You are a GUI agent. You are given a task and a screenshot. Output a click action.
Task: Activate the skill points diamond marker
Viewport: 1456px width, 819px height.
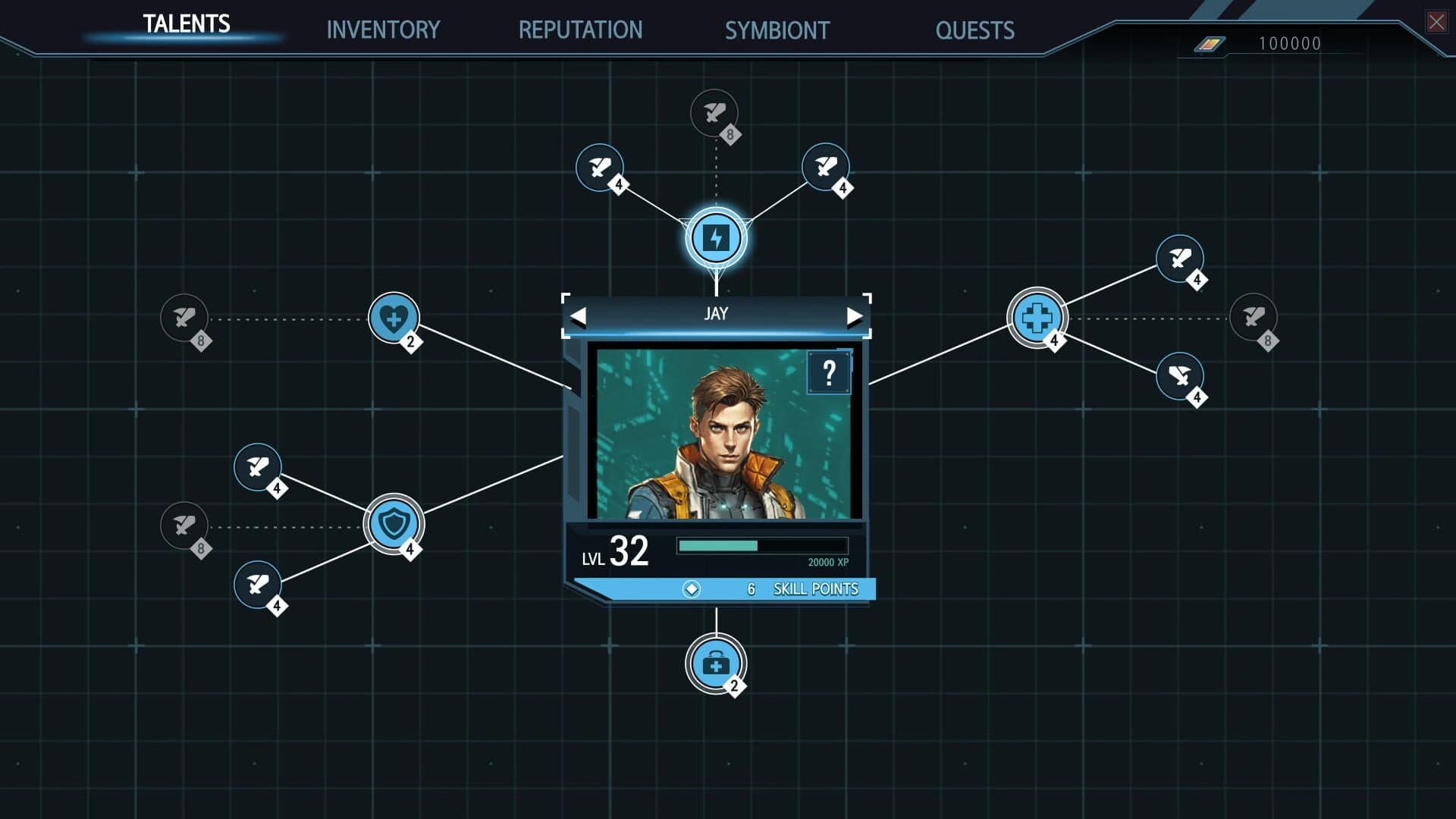692,588
